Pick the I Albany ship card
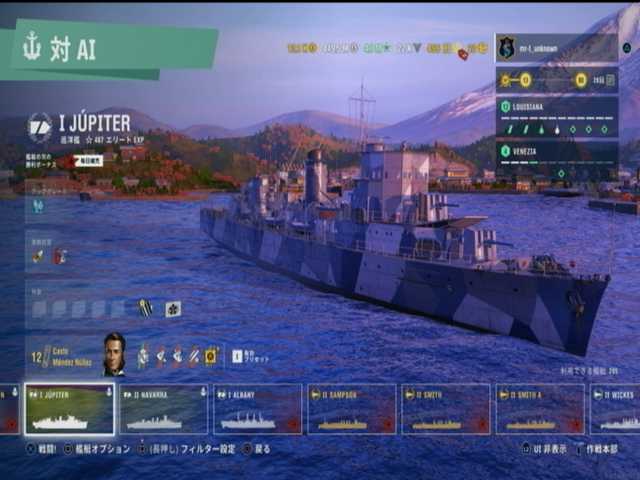This screenshot has width=640, height=480. click(257, 409)
